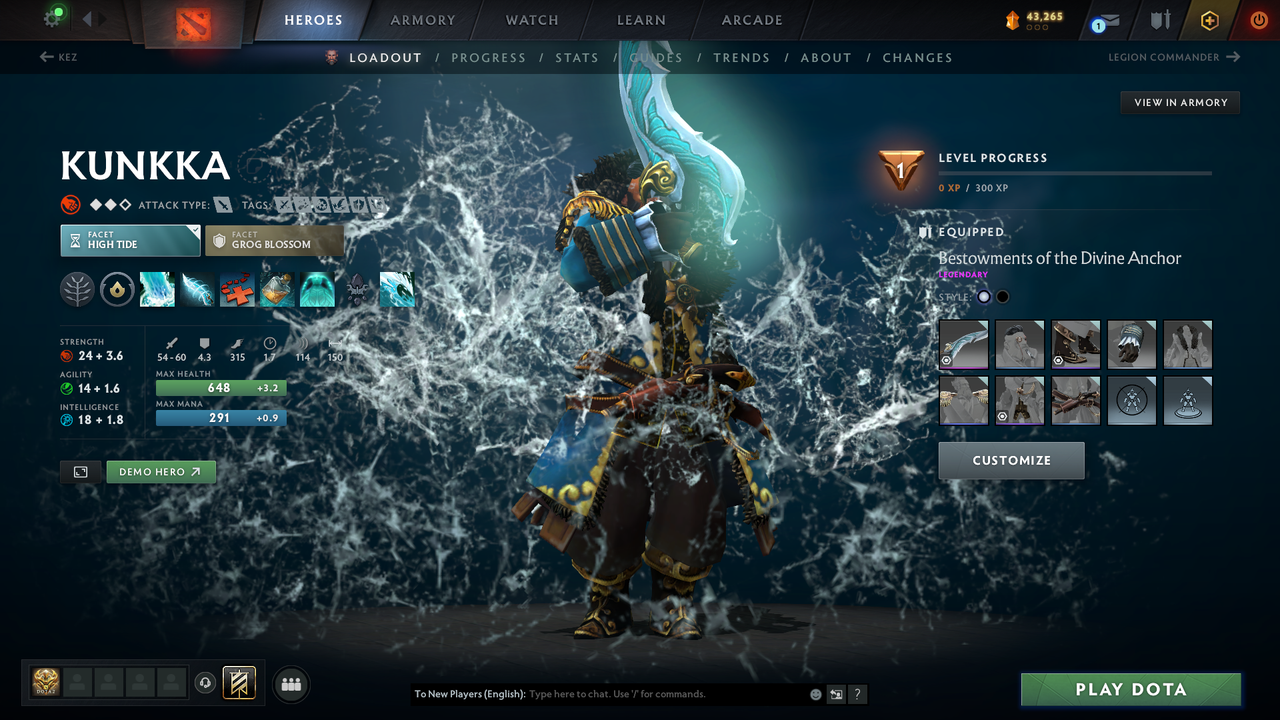Click the X Marks the Spot ability icon
Image resolution: width=1280 pixels, height=720 pixels.
[237, 290]
